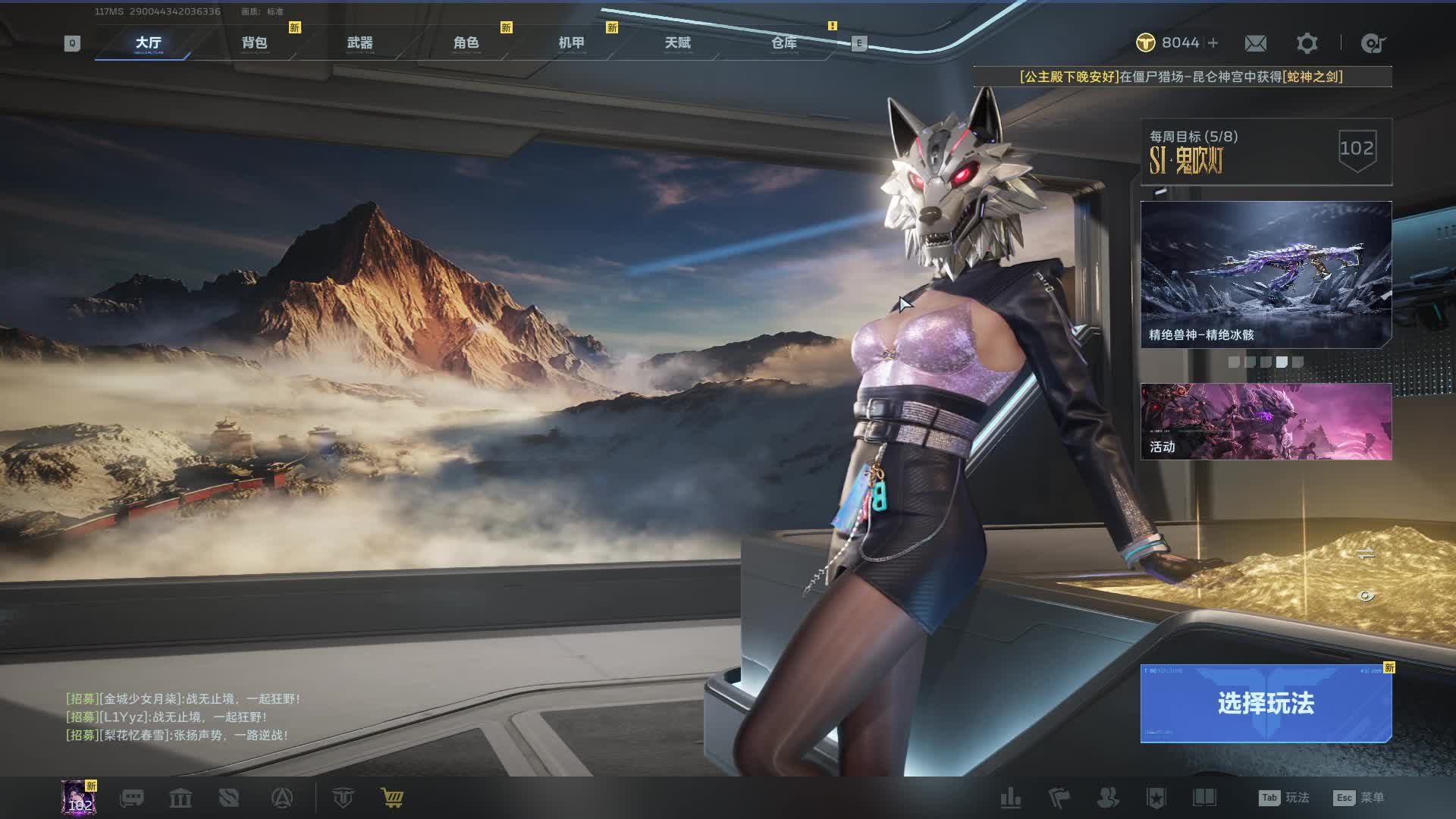Click the plus button to add currency

[1213, 43]
